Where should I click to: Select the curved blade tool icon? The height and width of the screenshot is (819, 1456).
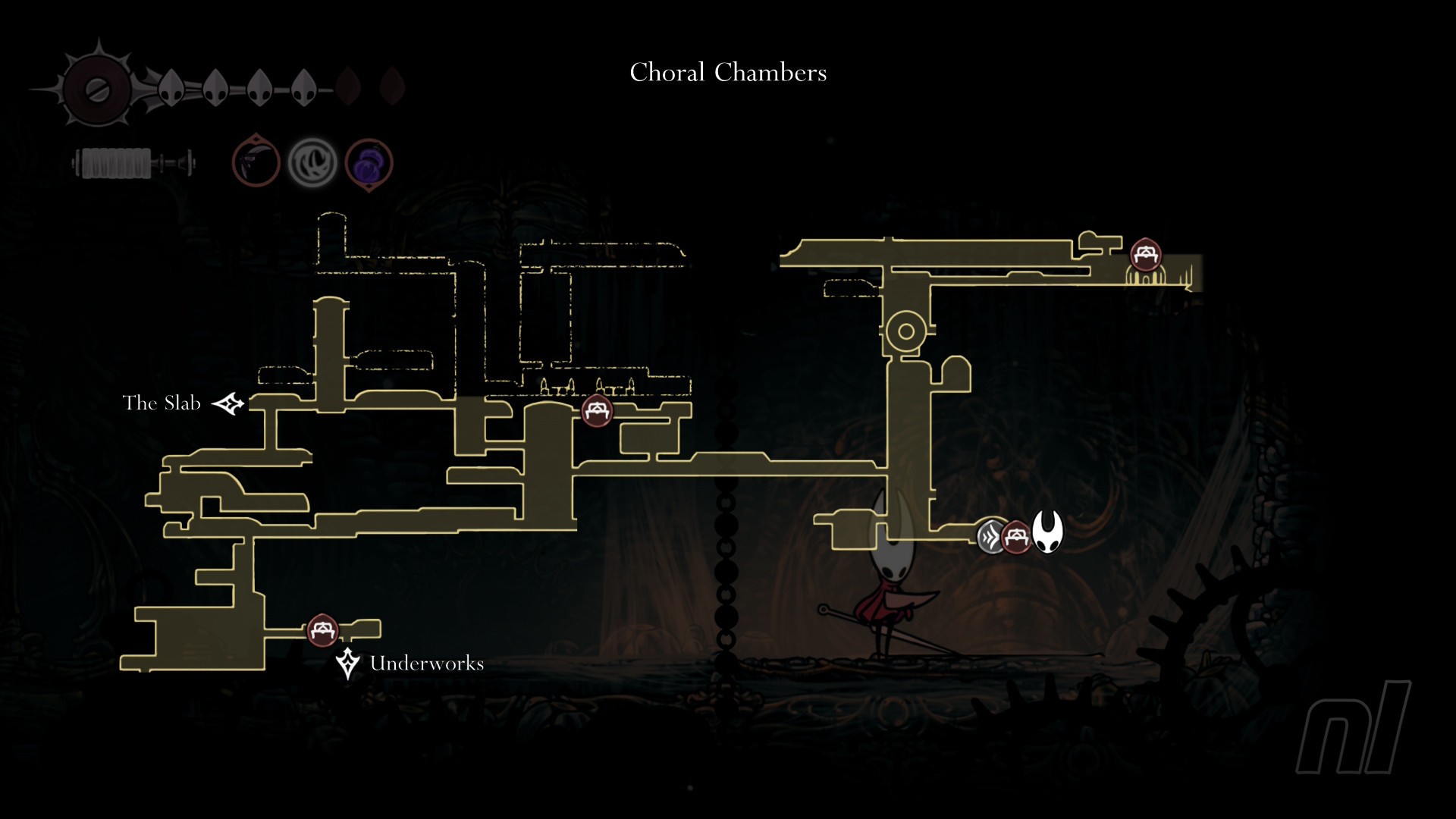pos(256,162)
